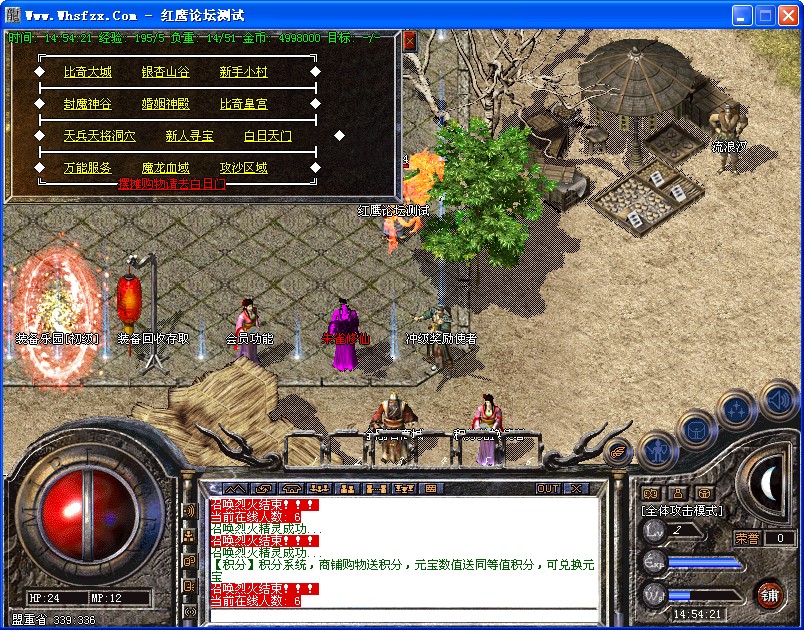Open the character status icon
This screenshot has height=630, width=804.
click(659, 450)
